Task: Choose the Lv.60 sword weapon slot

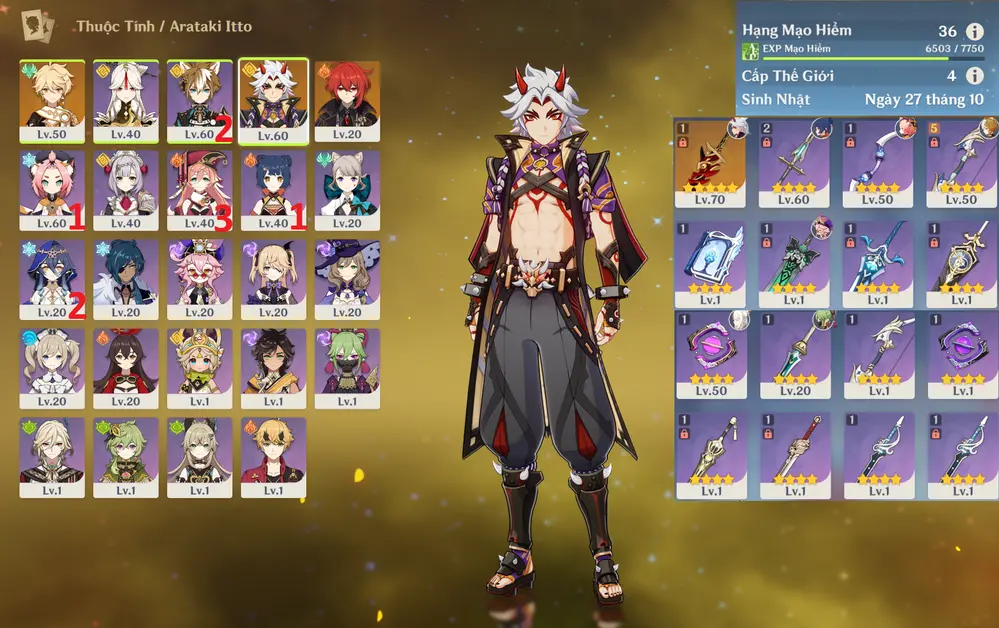Action: pyautogui.click(x=794, y=163)
